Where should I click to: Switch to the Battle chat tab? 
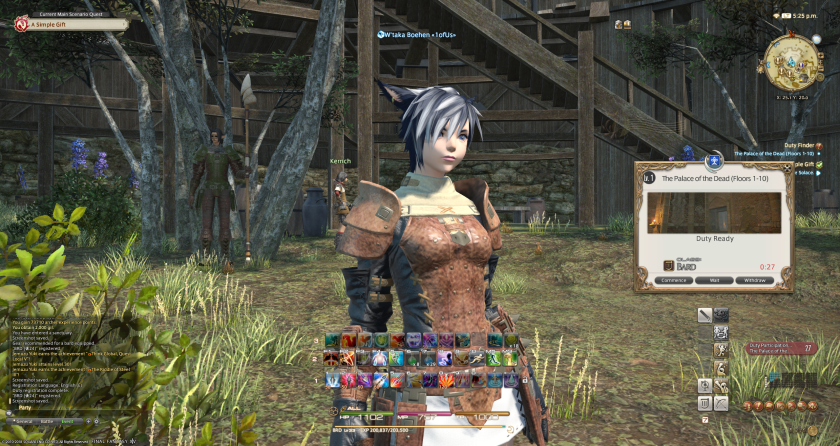[45, 423]
